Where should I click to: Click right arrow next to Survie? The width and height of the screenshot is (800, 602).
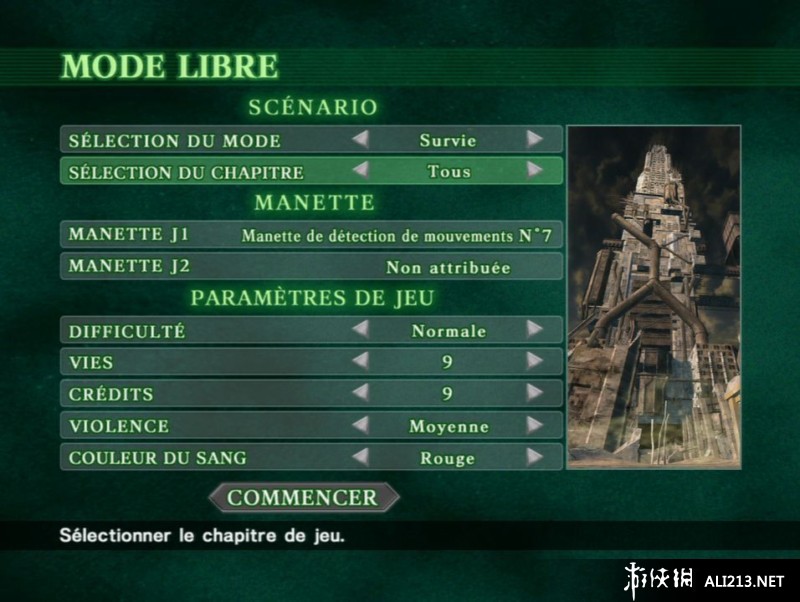click(535, 139)
